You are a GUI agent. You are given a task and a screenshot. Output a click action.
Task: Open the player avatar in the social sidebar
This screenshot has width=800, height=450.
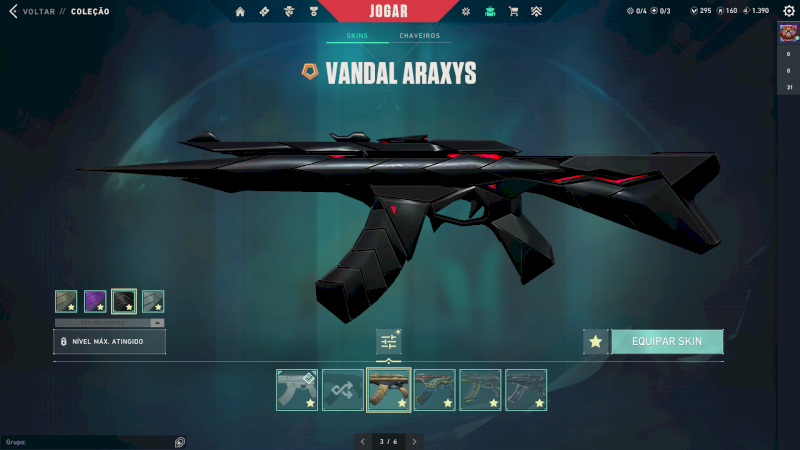coord(788,32)
